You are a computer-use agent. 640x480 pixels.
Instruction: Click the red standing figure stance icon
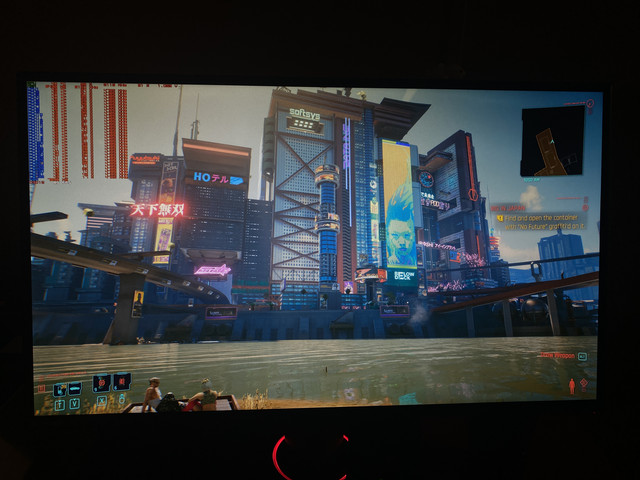(x=571, y=385)
